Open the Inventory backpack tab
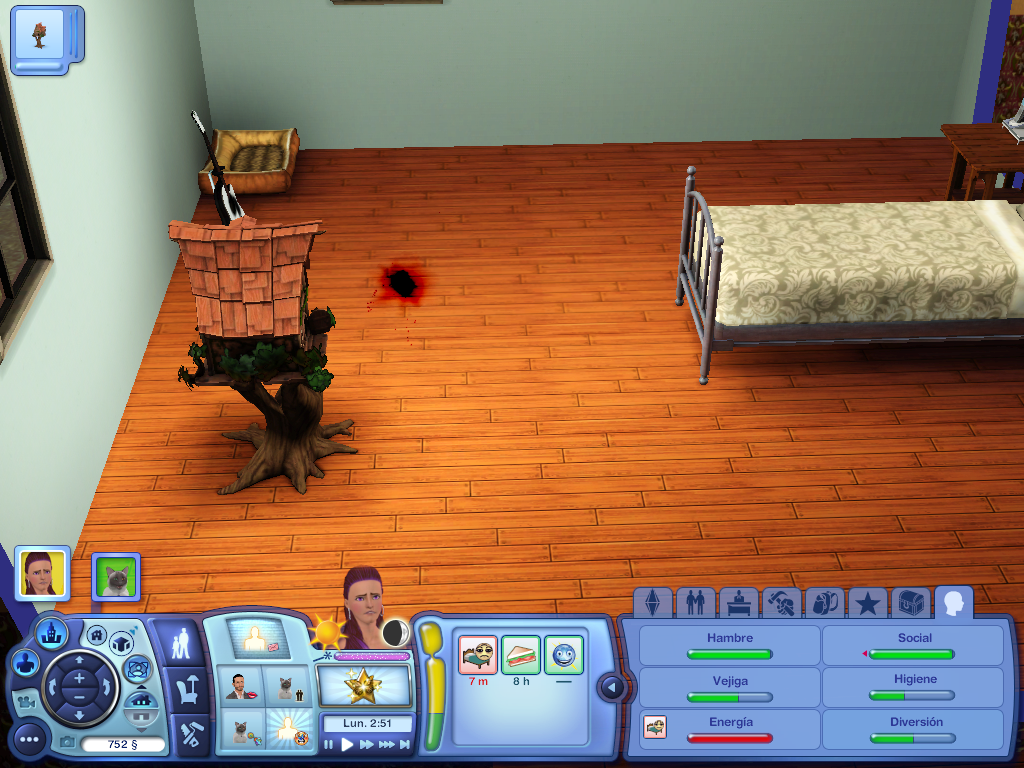This screenshot has width=1024, height=768. [x=824, y=602]
